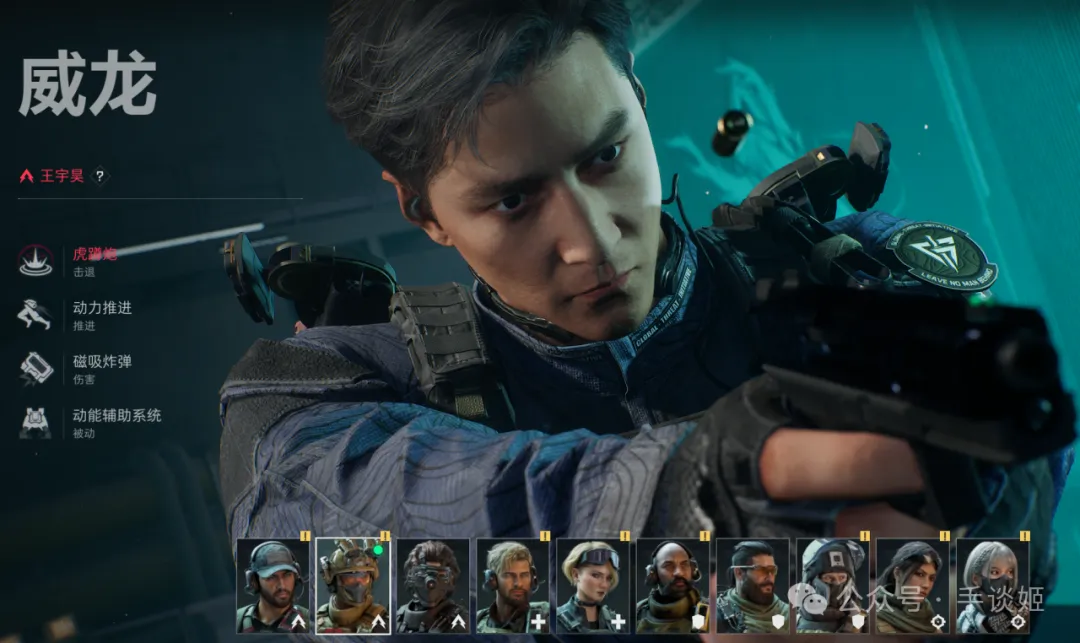The image size is (1080, 643).
Task: Select the highlighted operator in tan helmet
Action: [x=352, y=585]
